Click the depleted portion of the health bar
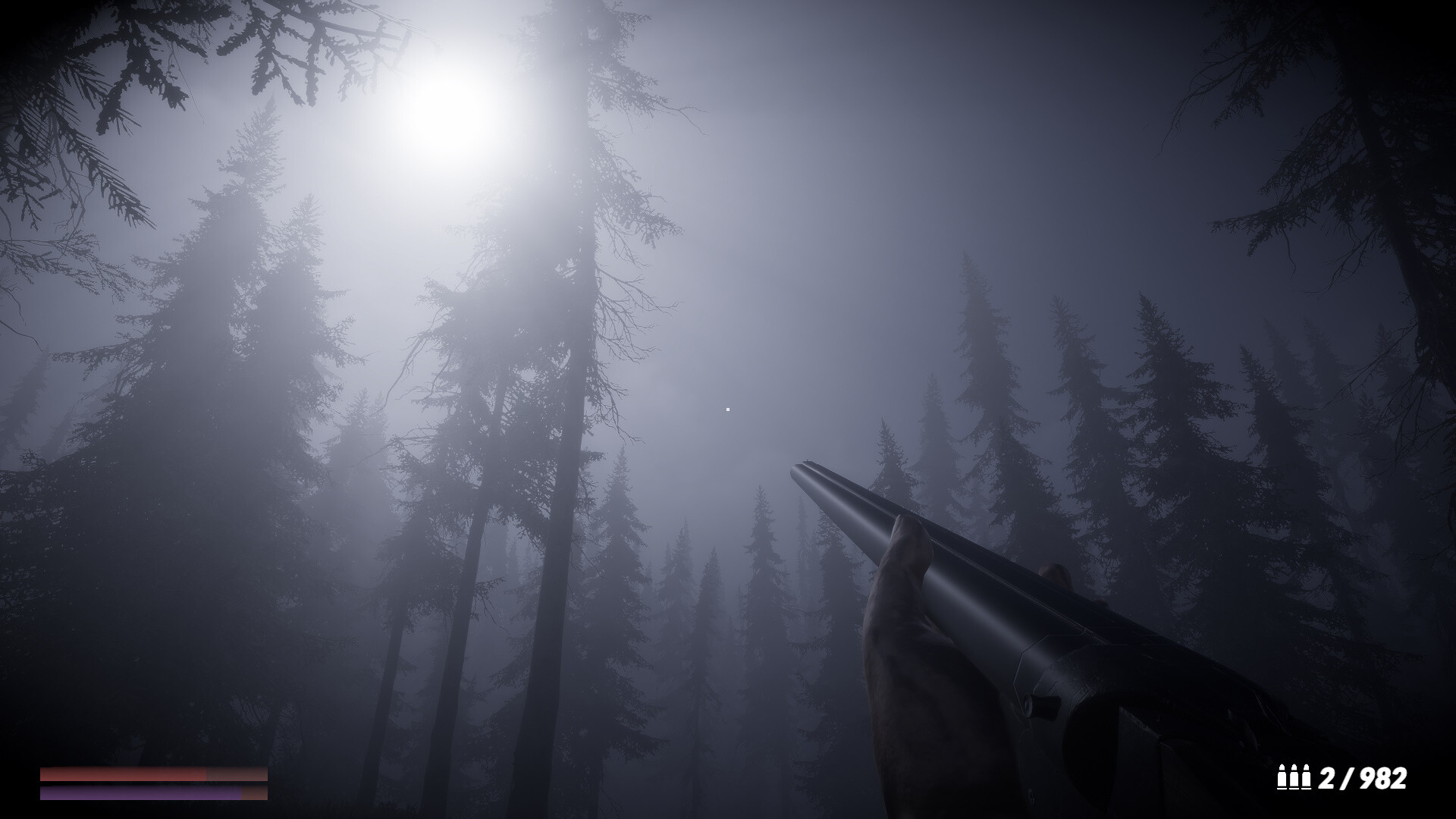The height and width of the screenshot is (819, 1456). point(239,774)
